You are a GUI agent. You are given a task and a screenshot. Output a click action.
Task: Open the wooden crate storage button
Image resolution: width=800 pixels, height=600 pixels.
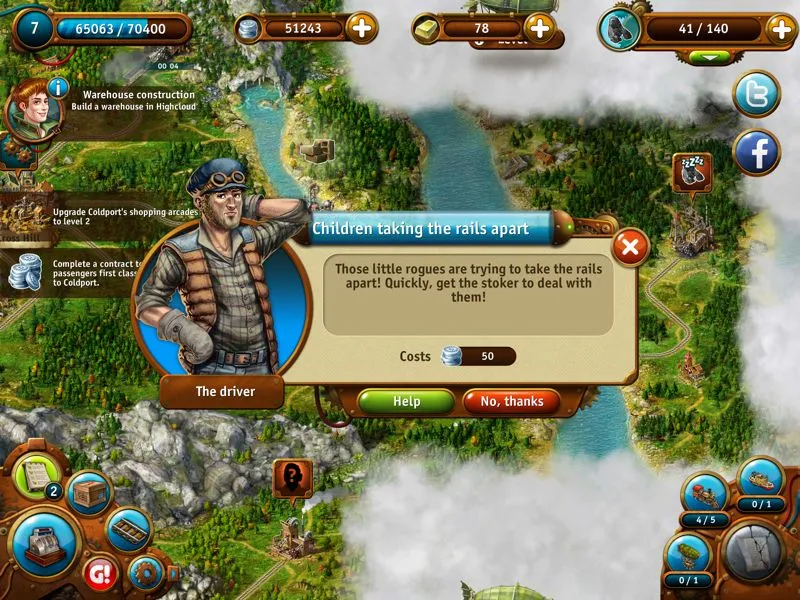[x=89, y=494]
